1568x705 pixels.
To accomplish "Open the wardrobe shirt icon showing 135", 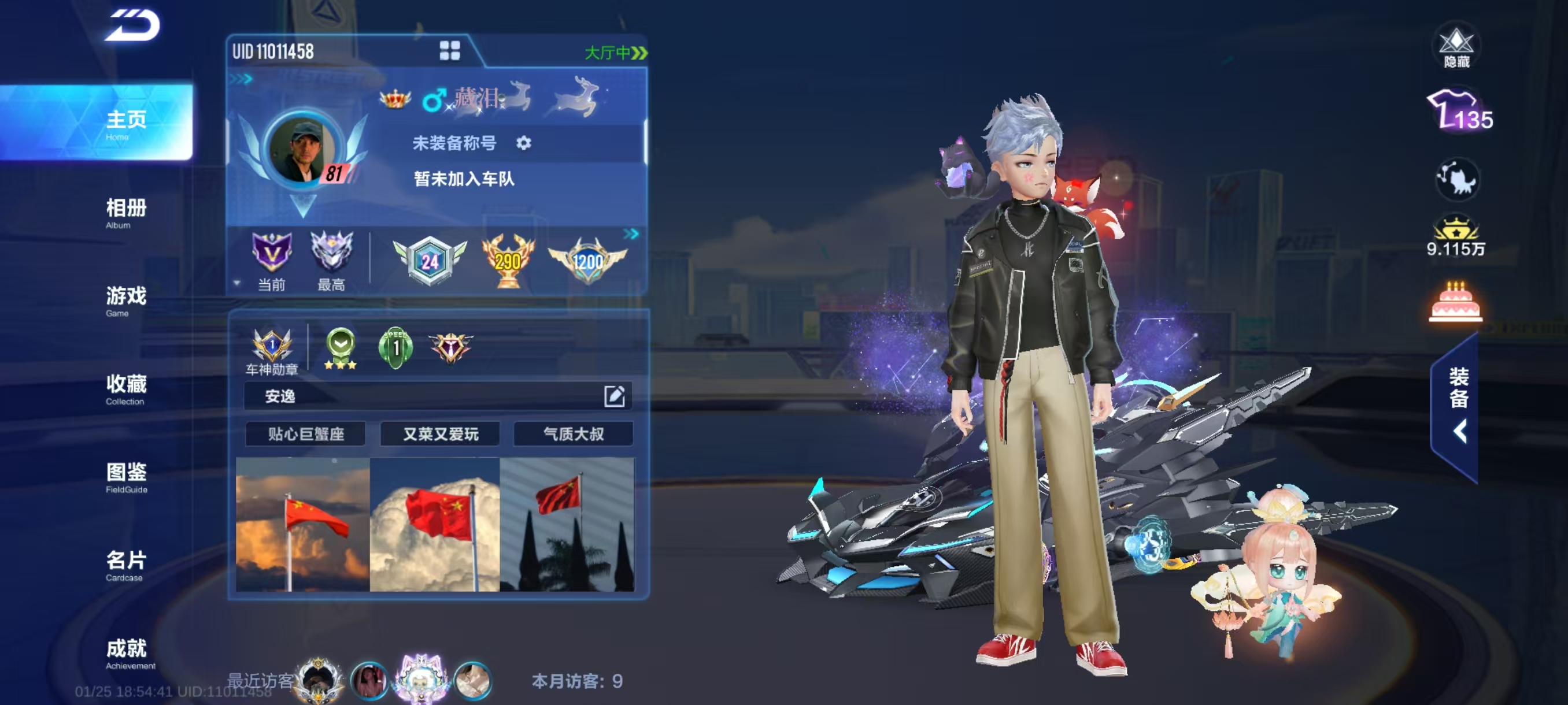I will coord(1459,112).
